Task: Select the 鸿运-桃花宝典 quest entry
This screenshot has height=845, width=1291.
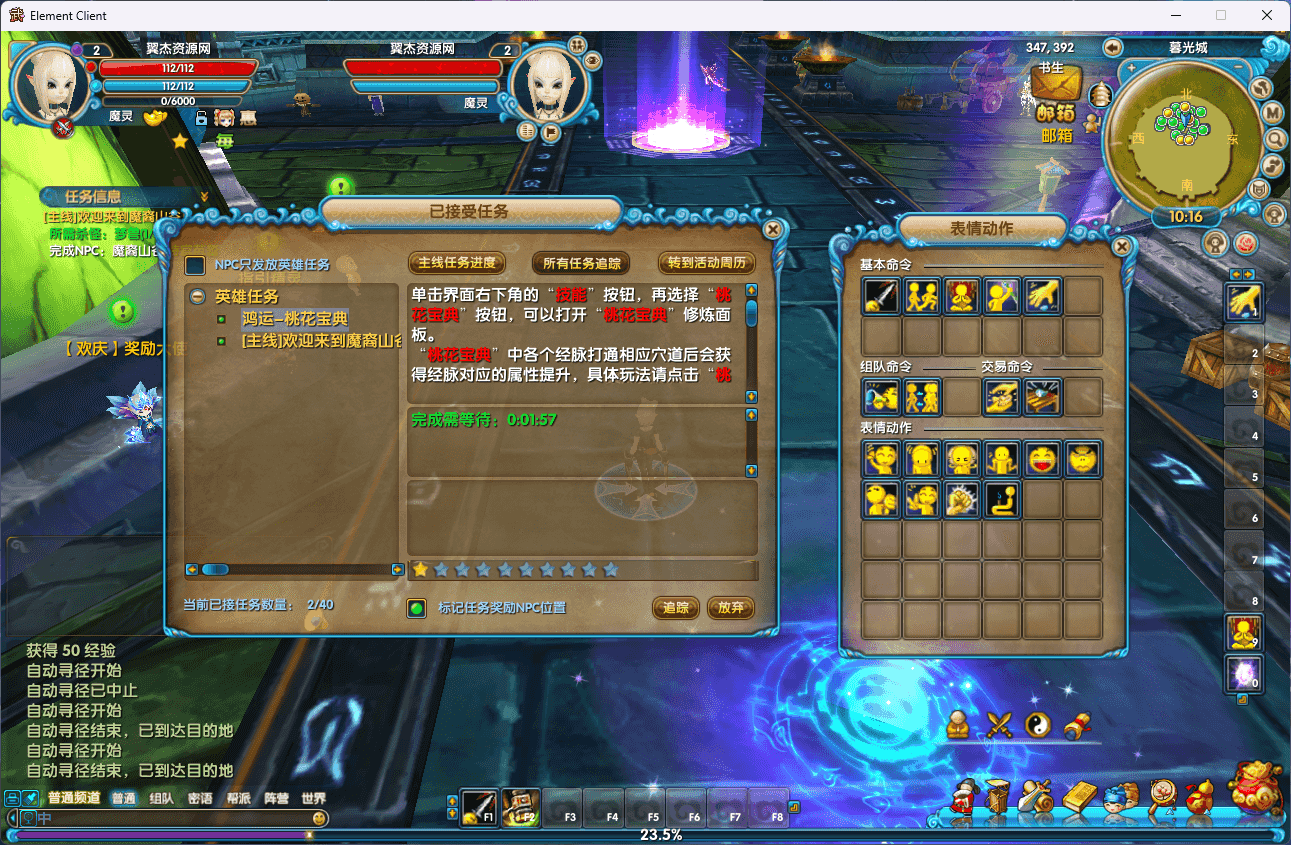Action: [x=294, y=319]
